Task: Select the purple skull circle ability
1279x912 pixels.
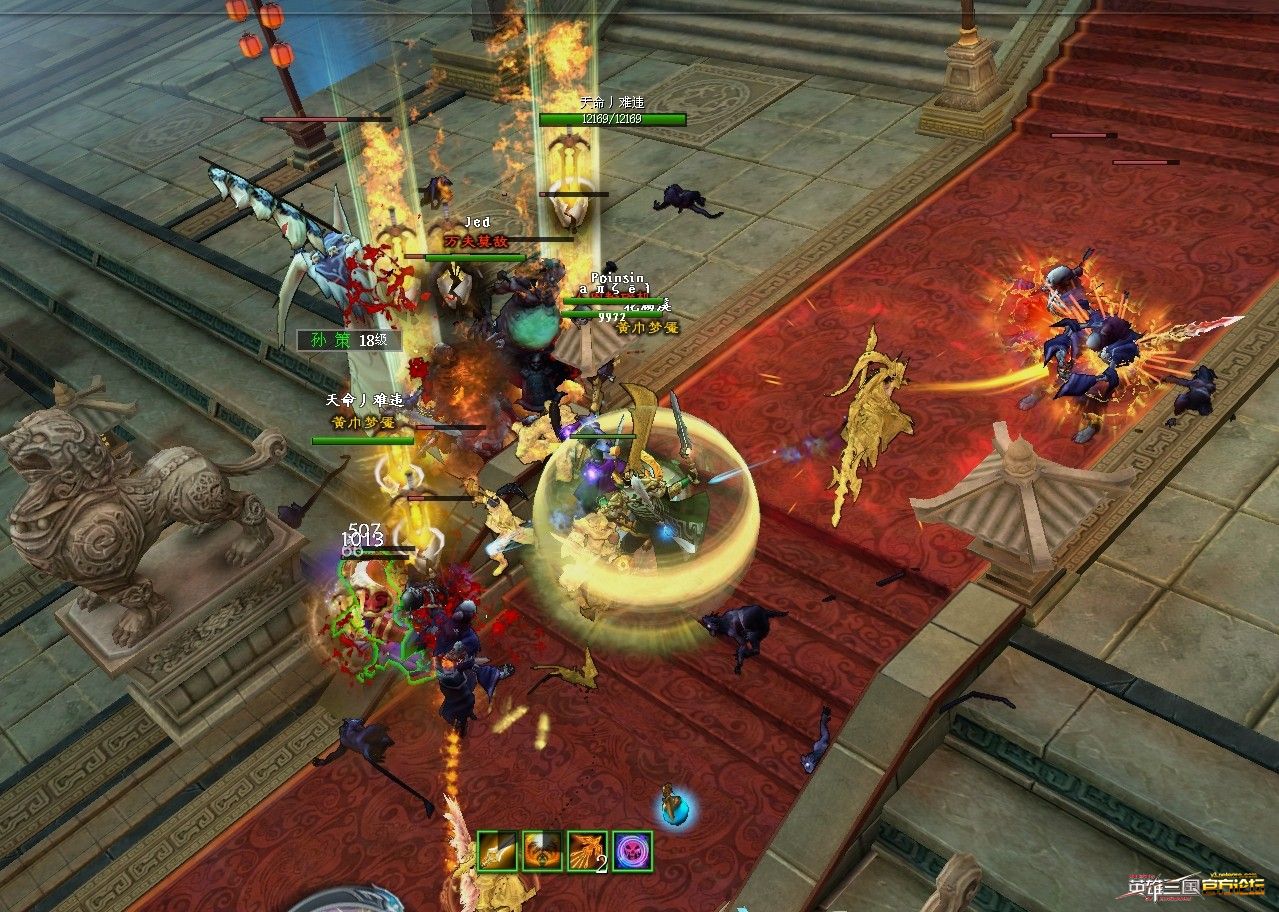Action: tap(632, 851)
